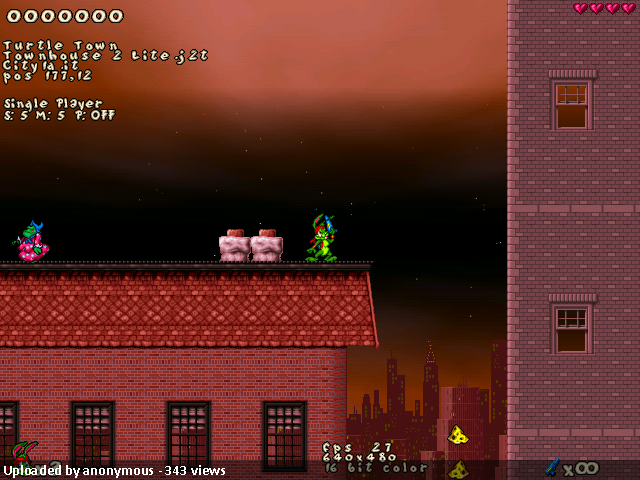The width and height of the screenshot is (640, 480).
Task: Select the blue blaster weapon icon
Action: point(551,466)
